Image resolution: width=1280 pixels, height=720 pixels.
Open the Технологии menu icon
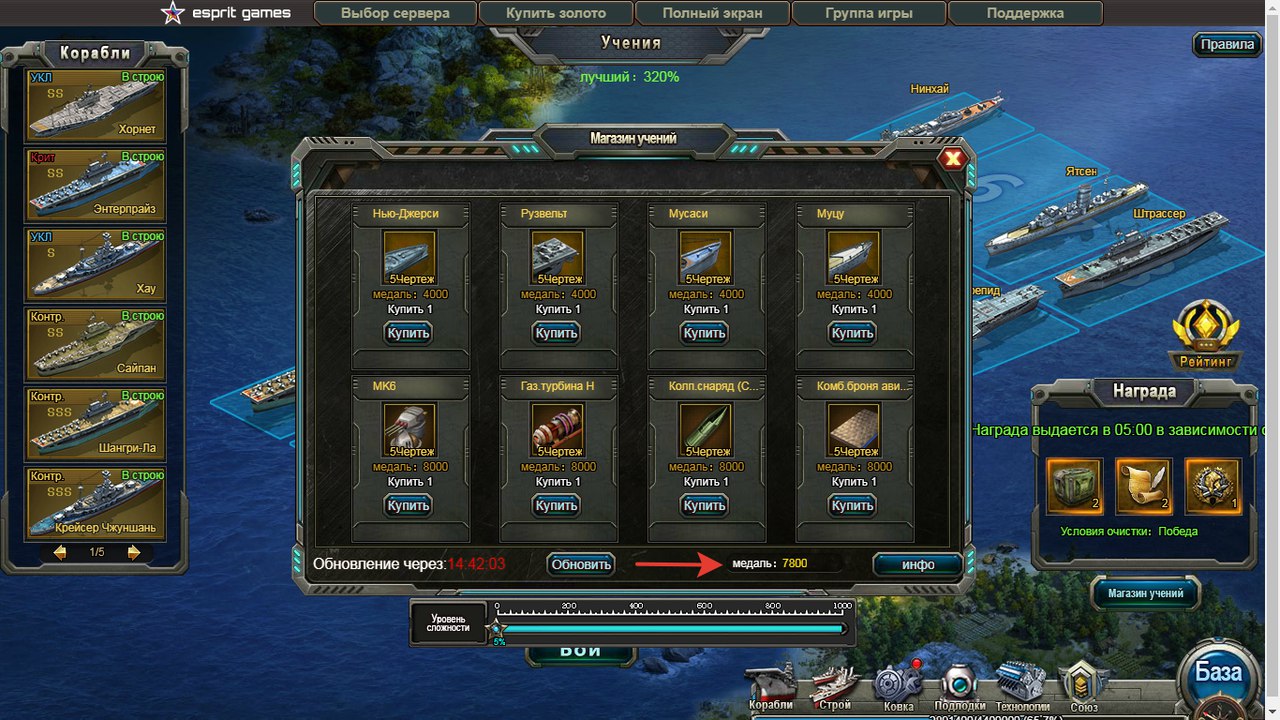1022,686
